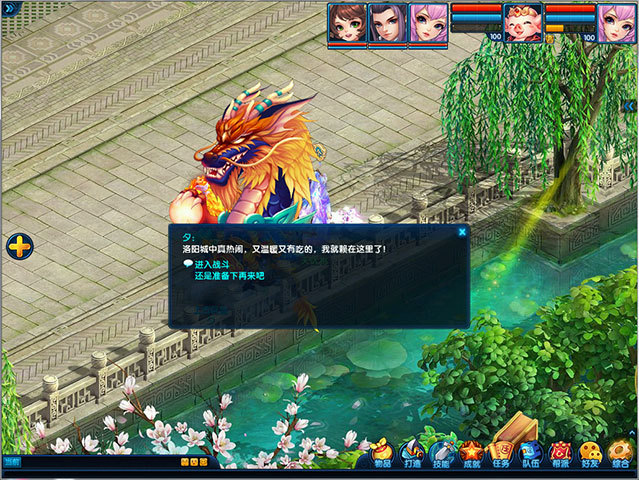Select the brown-haired girl teammate portrait
Image resolution: width=639 pixels, height=480 pixels.
tap(347, 23)
